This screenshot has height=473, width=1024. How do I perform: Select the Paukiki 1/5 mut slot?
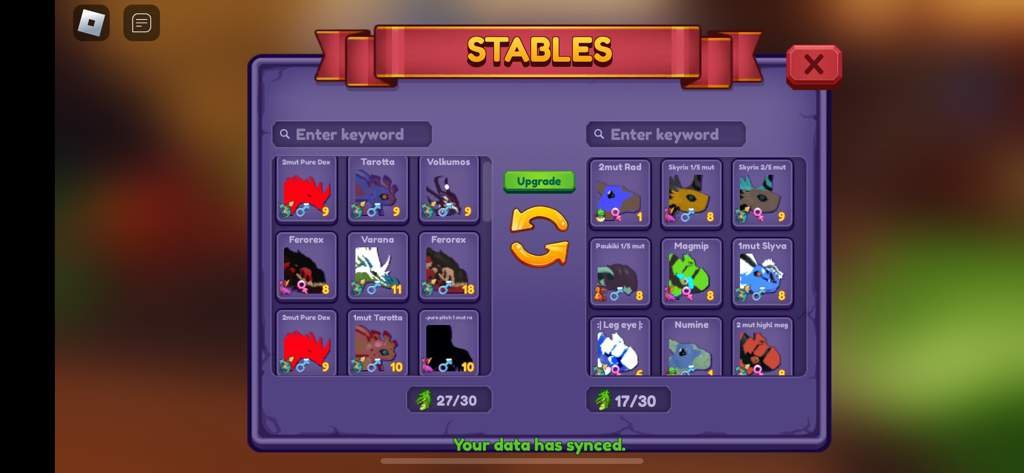pos(620,271)
